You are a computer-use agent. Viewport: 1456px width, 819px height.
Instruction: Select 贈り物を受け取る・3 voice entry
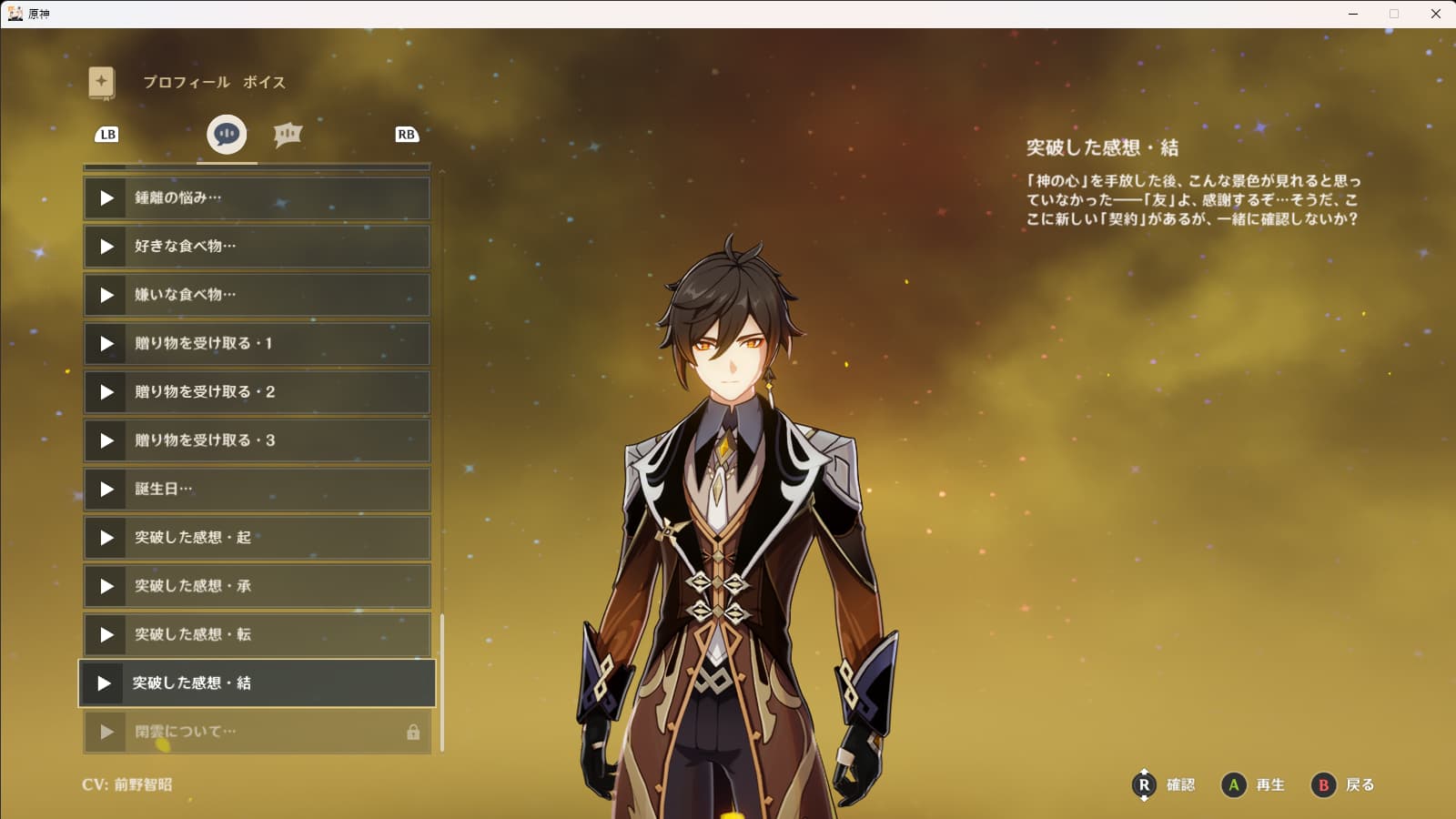coord(257,440)
